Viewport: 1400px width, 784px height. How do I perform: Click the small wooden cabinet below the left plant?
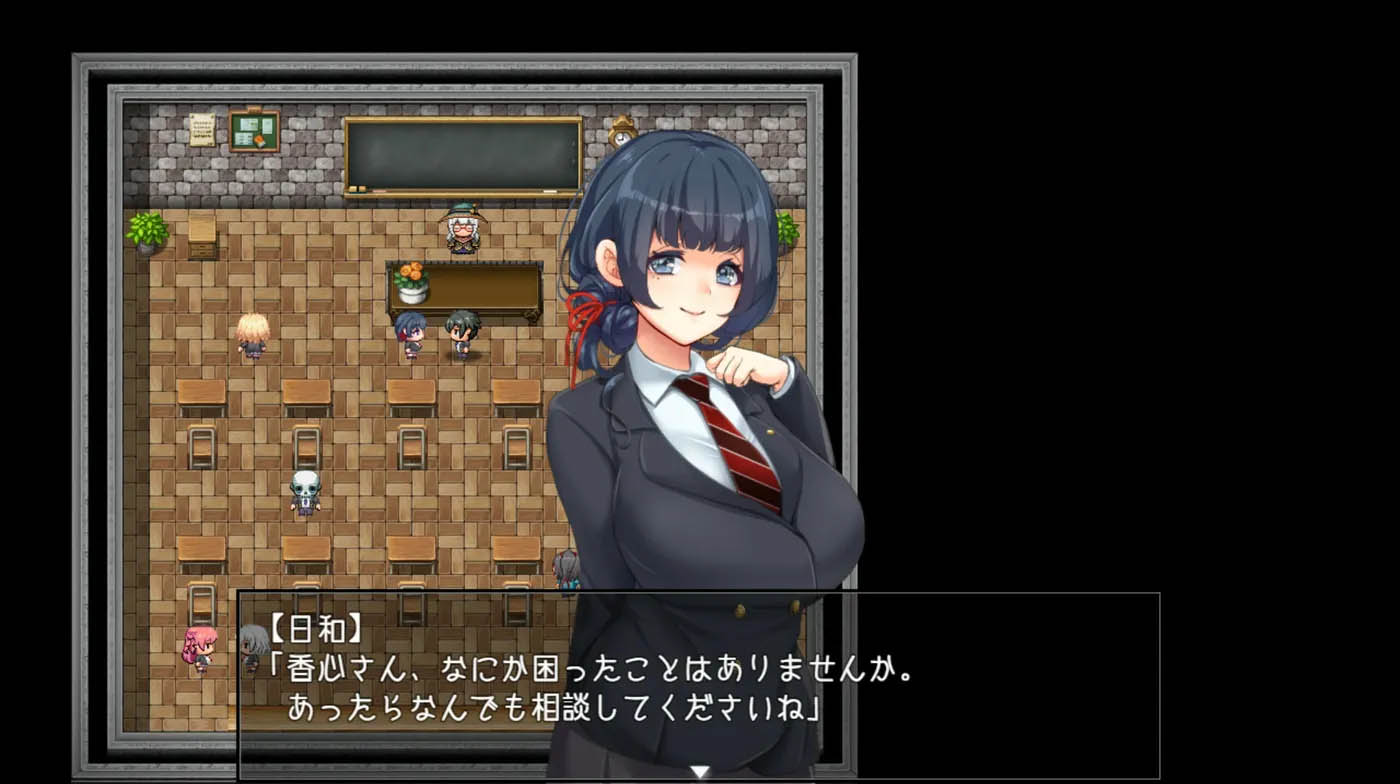coord(203,240)
